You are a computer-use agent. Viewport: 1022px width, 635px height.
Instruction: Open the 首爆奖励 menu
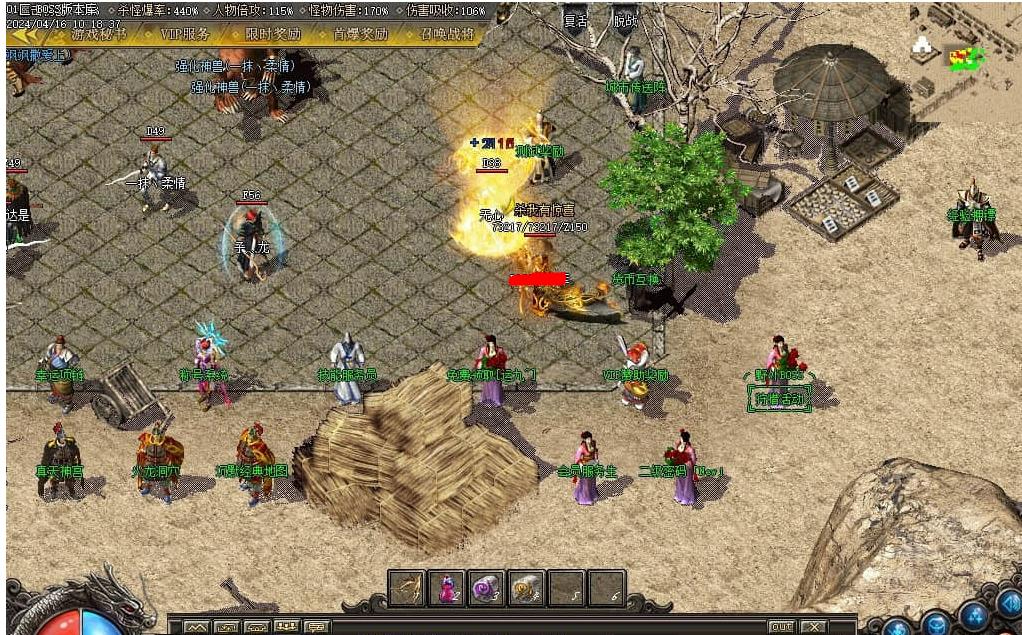360,33
